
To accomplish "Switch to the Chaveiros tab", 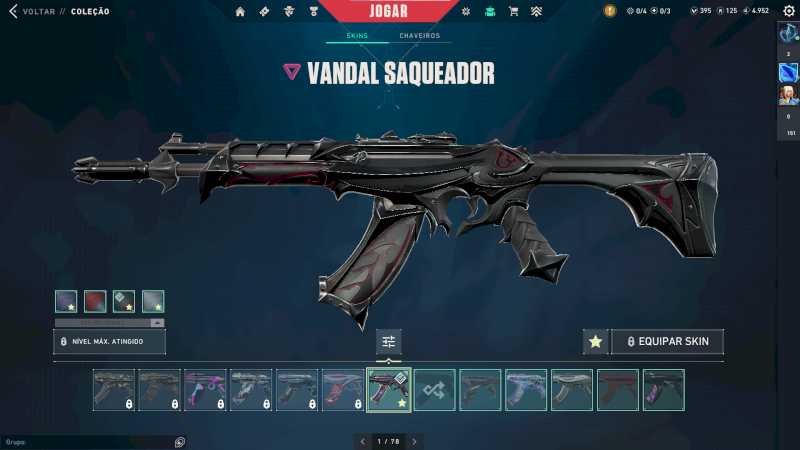I will coord(419,36).
